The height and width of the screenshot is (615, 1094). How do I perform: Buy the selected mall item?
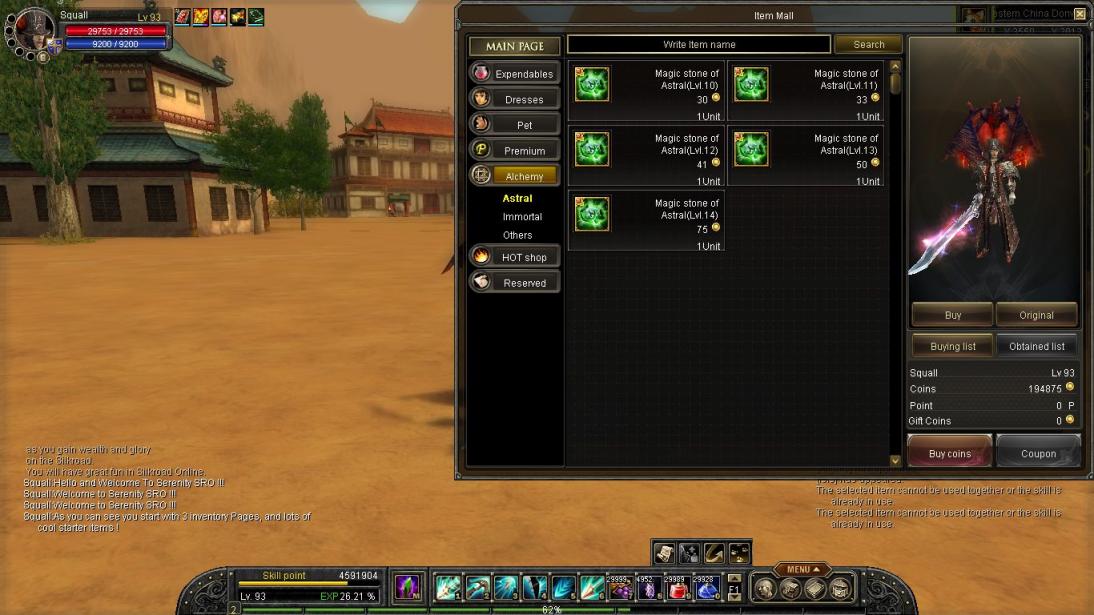tap(952, 315)
